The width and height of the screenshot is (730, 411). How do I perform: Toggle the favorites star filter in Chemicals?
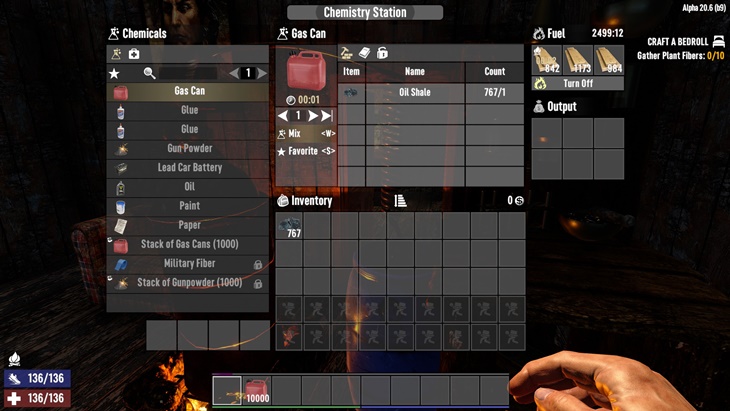114,73
